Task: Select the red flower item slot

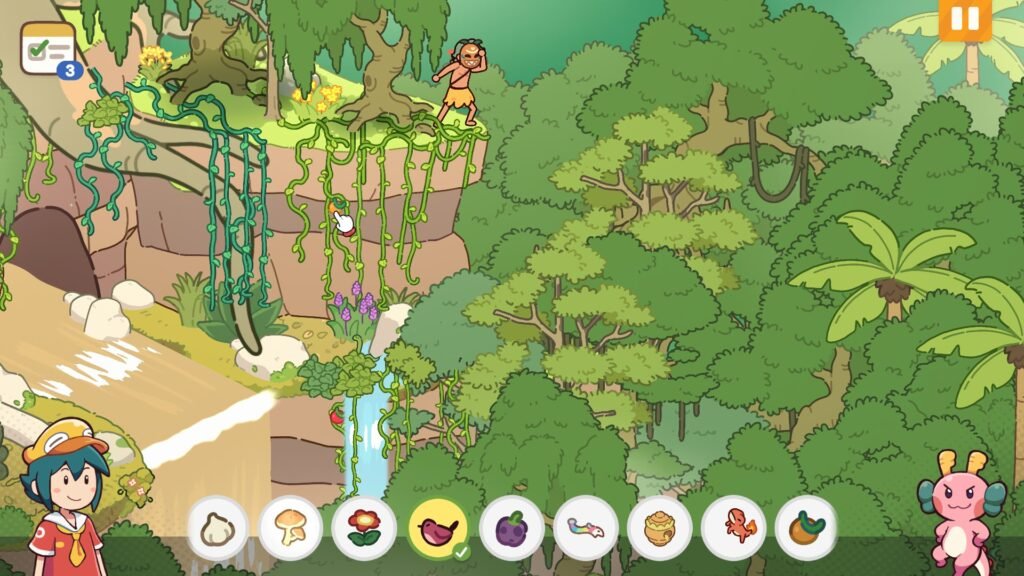Action: [x=364, y=528]
